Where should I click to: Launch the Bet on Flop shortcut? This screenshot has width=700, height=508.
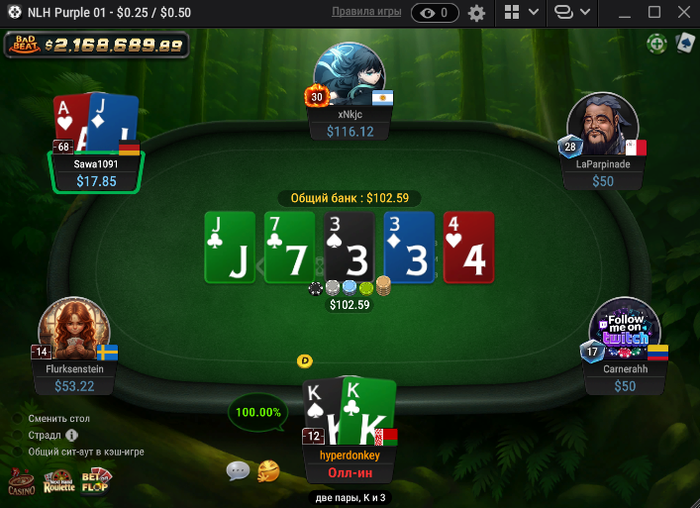[x=96, y=481]
